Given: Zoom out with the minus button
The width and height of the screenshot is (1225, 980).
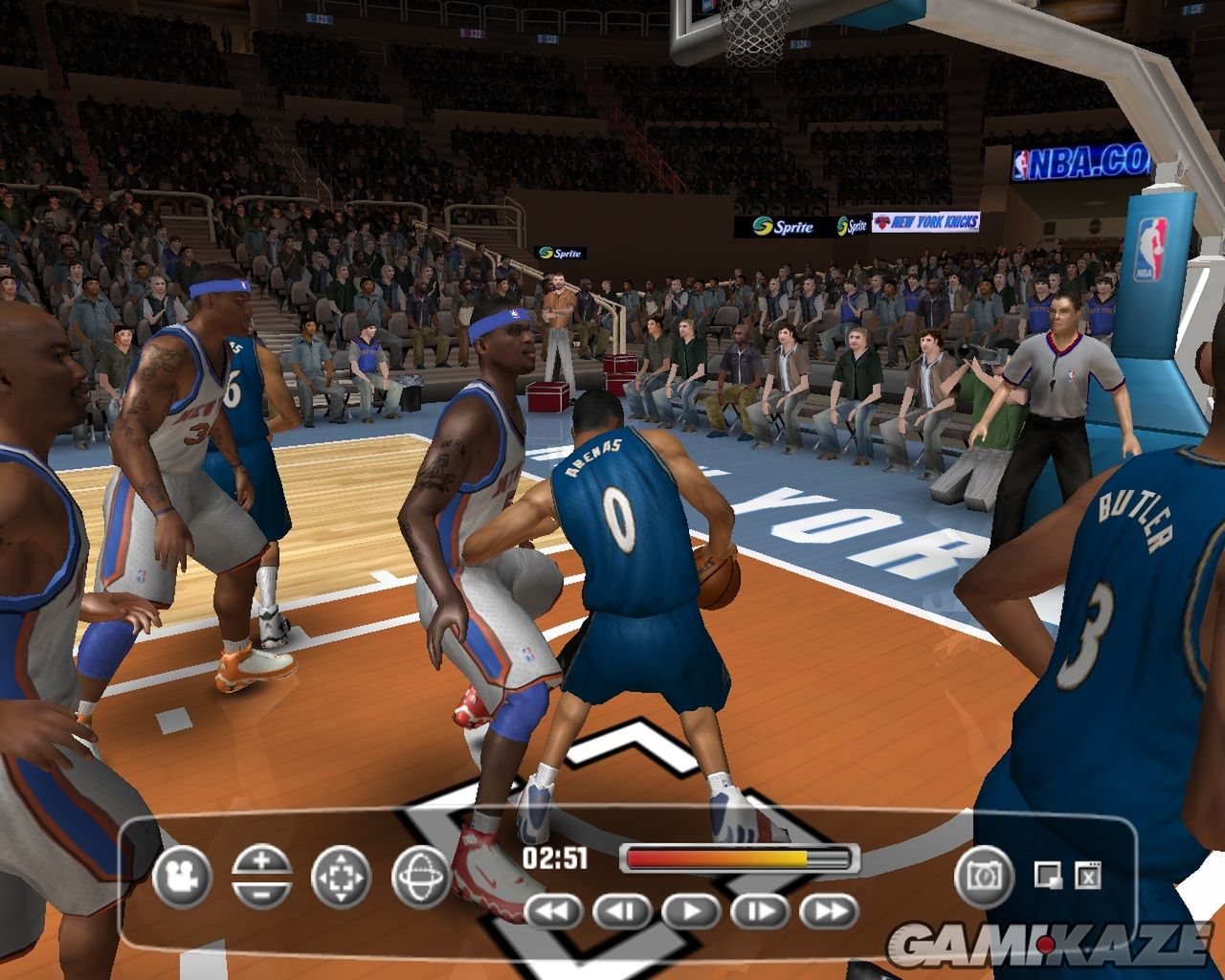Looking at the screenshot, I should (x=260, y=890).
